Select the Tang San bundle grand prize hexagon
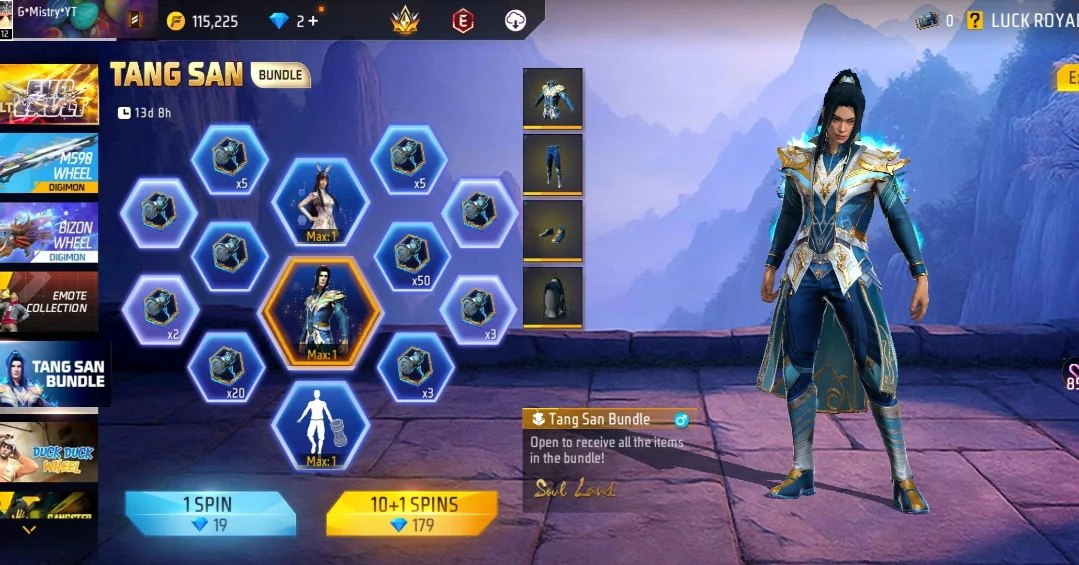 click(x=321, y=315)
